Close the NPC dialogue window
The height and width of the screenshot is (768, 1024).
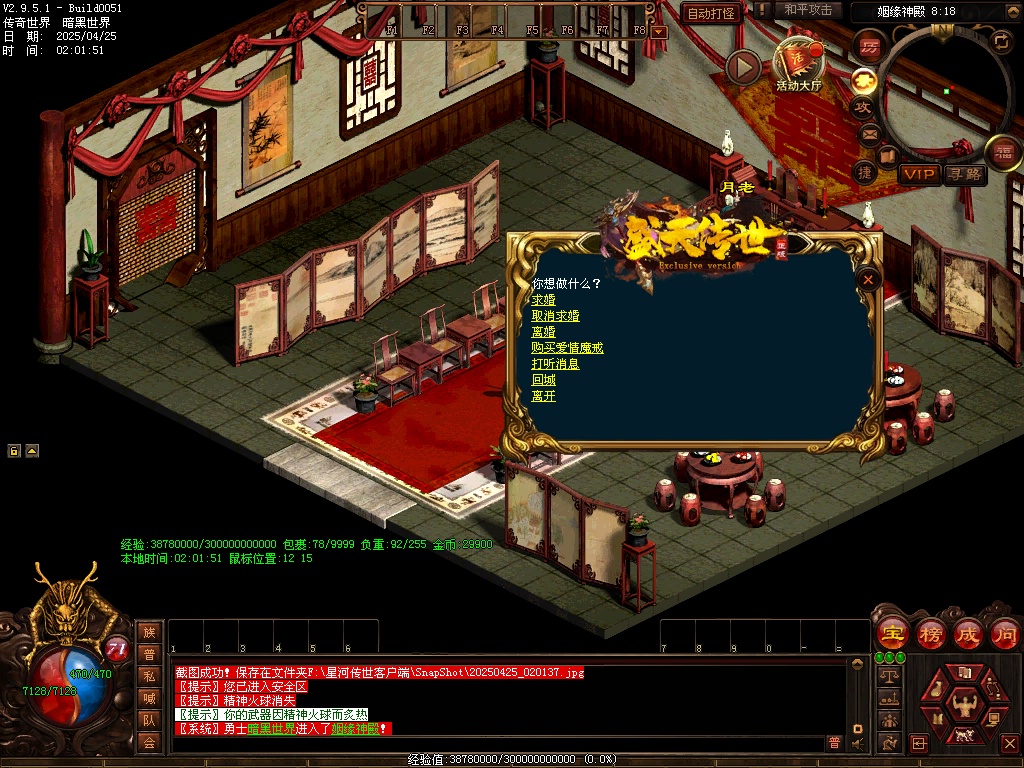click(869, 280)
